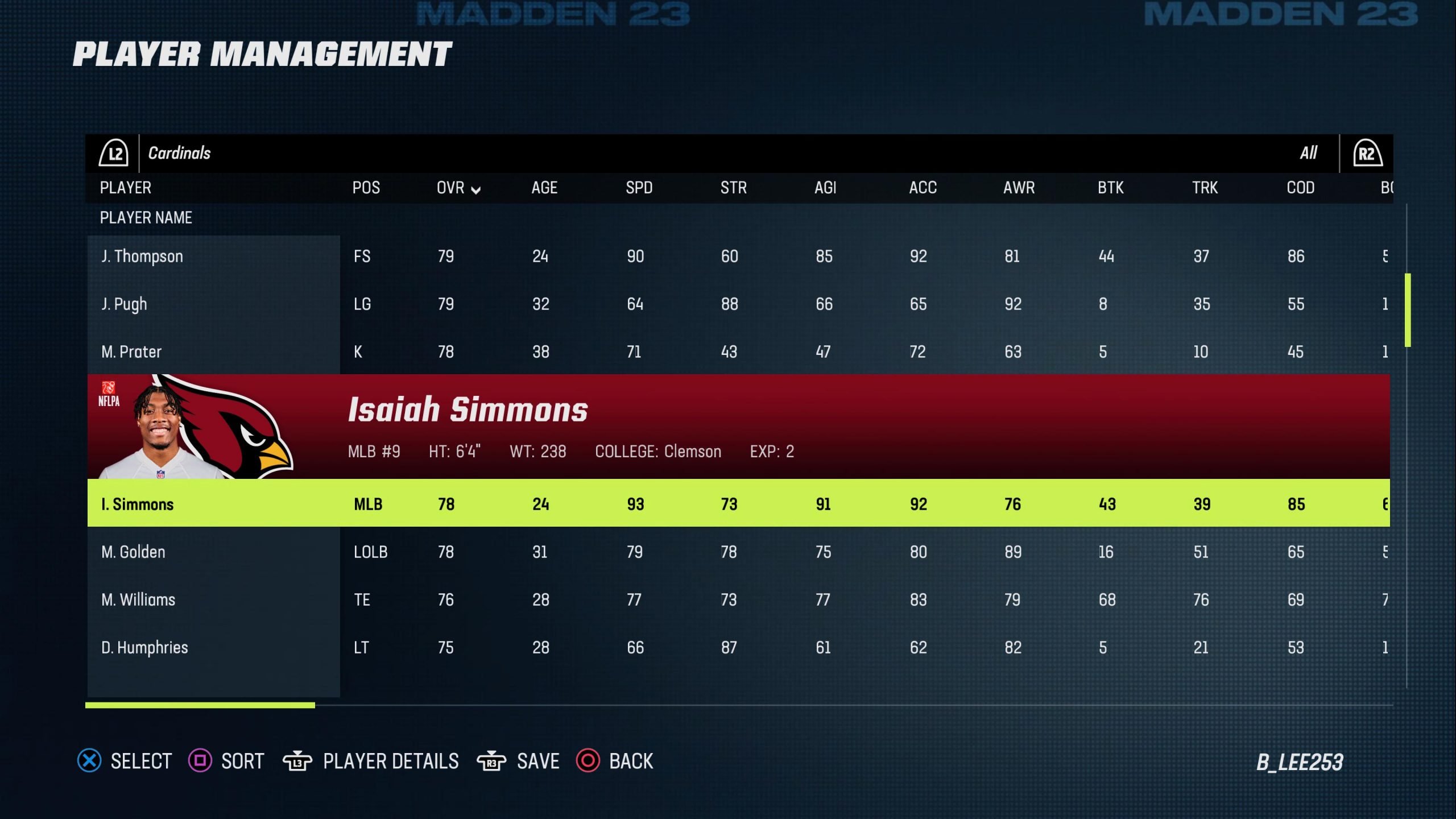This screenshot has width=1456, height=819.
Task: Click the highlighted I. Simmons row
Action: point(138,504)
